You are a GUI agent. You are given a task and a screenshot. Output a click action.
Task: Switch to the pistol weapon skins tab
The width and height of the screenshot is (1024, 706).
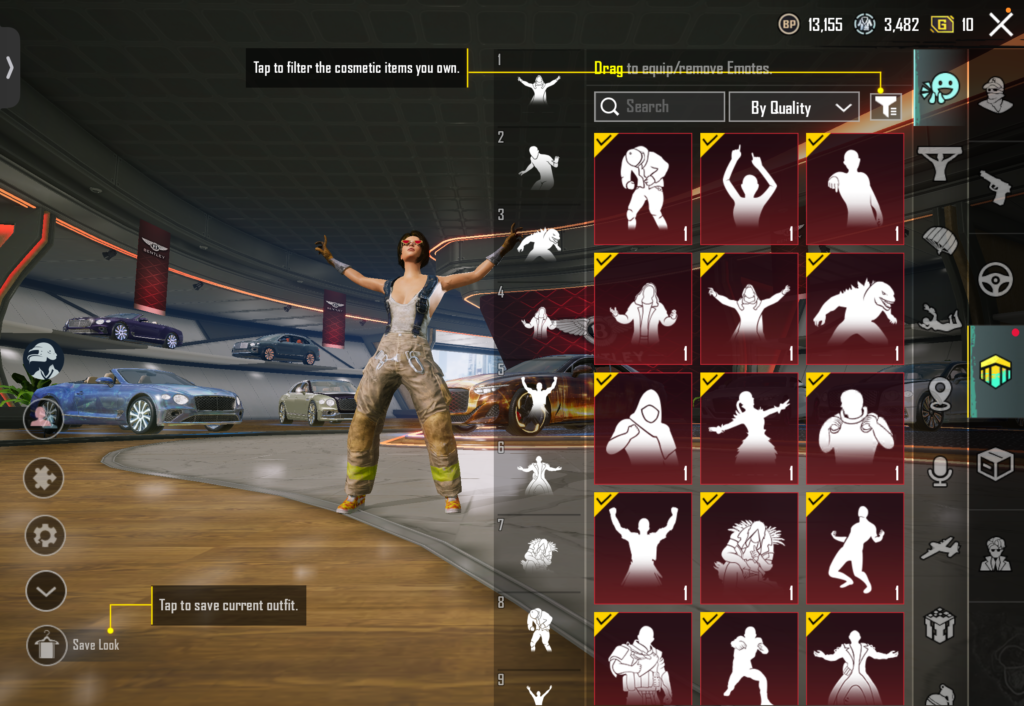(x=995, y=186)
